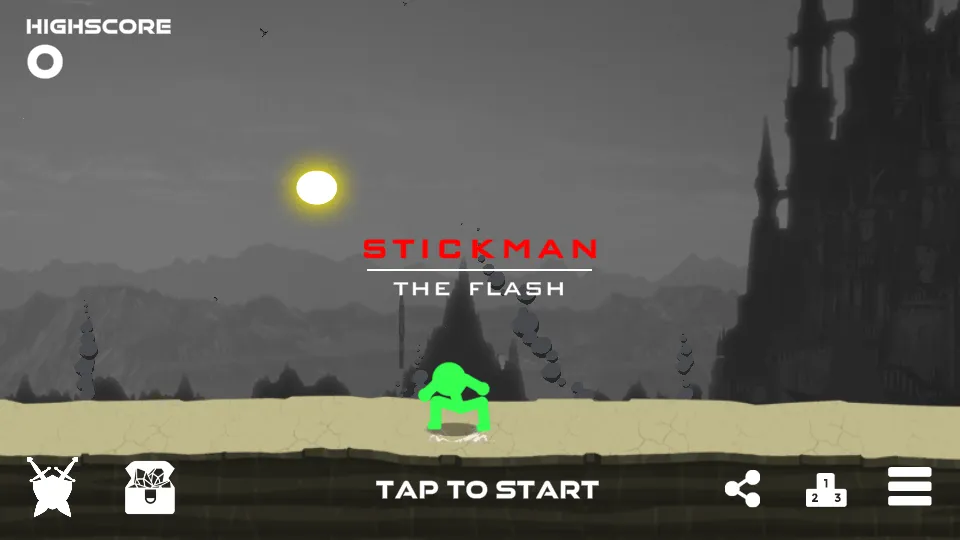Open the treasure chest icon
960x540 pixels.
(x=150, y=488)
